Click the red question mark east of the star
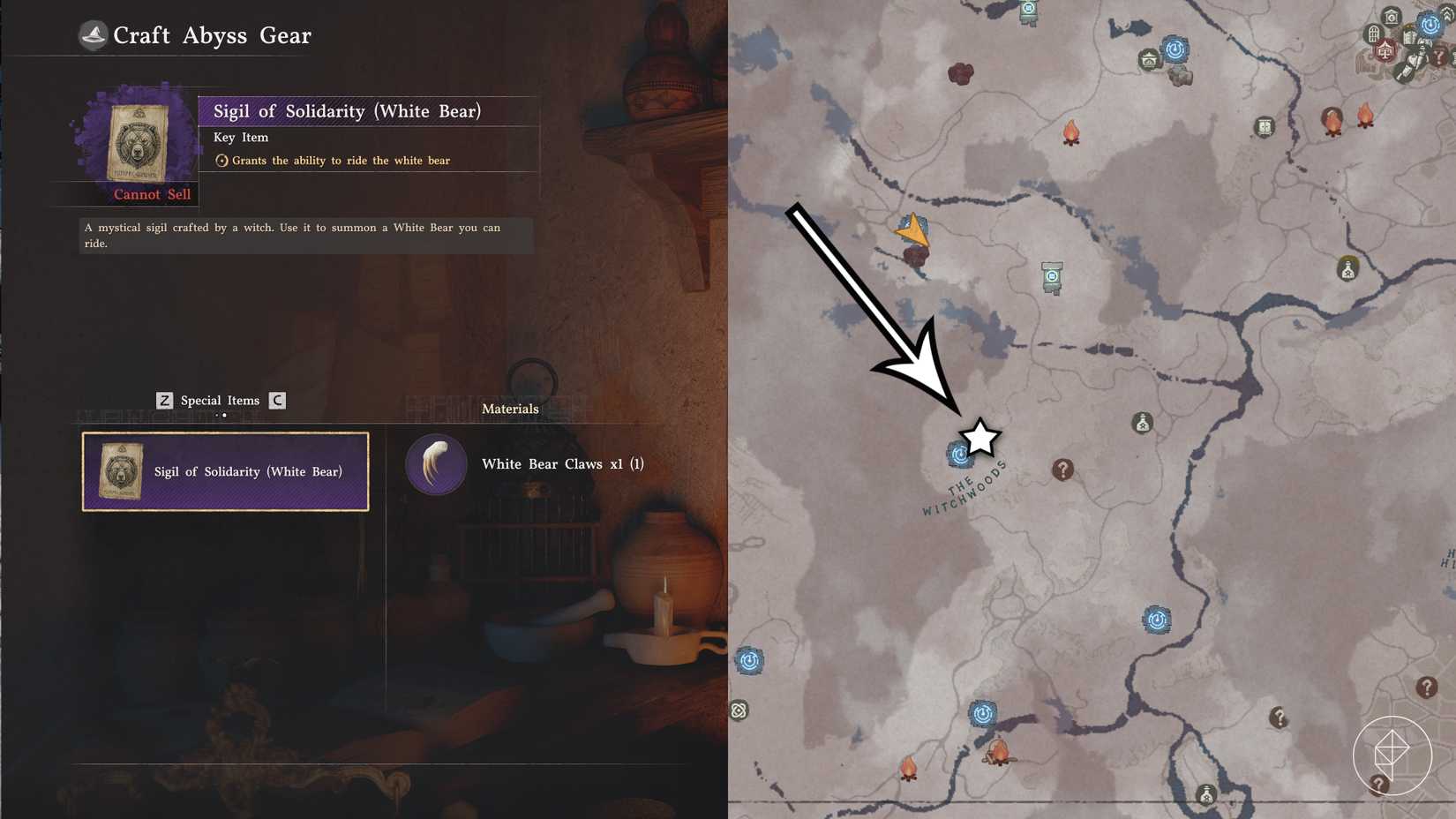1456x819 pixels. tap(1062, 470)
